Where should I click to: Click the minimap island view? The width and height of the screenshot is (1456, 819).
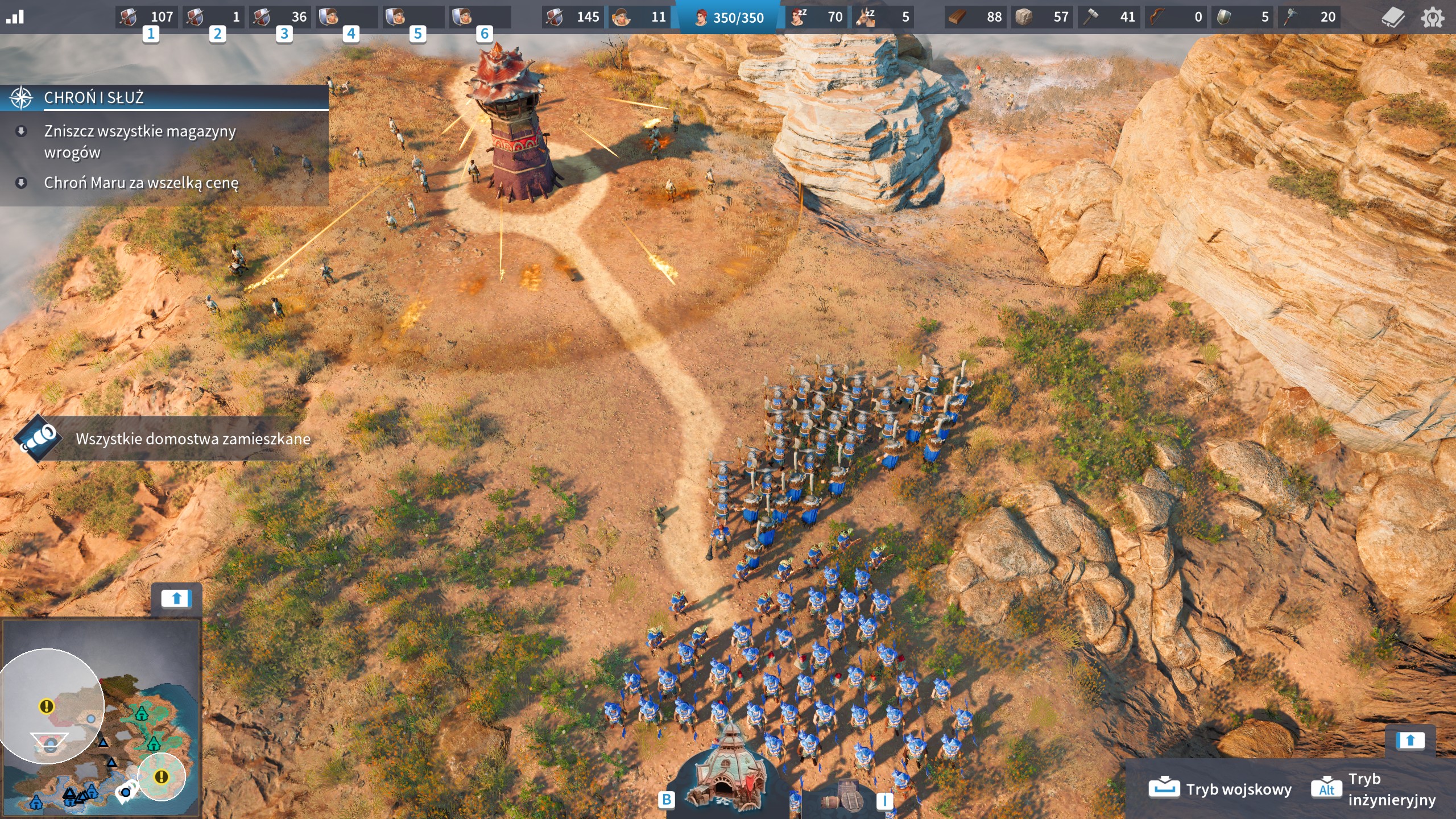coord(101,718)
